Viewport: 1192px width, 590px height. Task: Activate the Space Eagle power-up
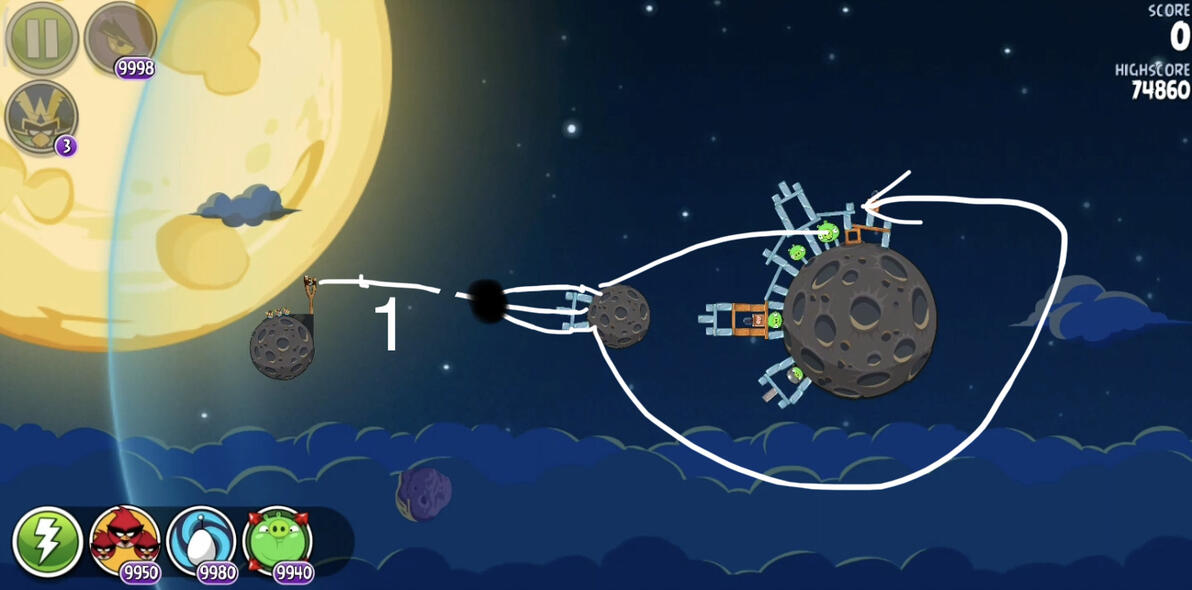(120, 38)
